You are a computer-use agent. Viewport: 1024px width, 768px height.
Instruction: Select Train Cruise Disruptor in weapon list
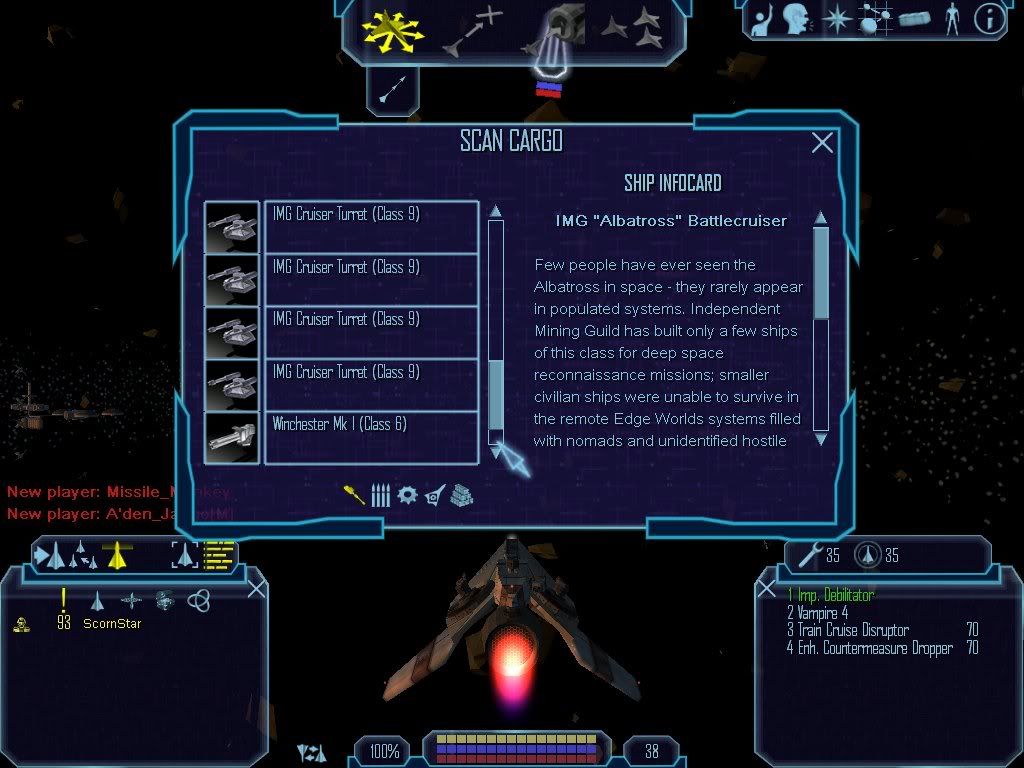[852, 630]
